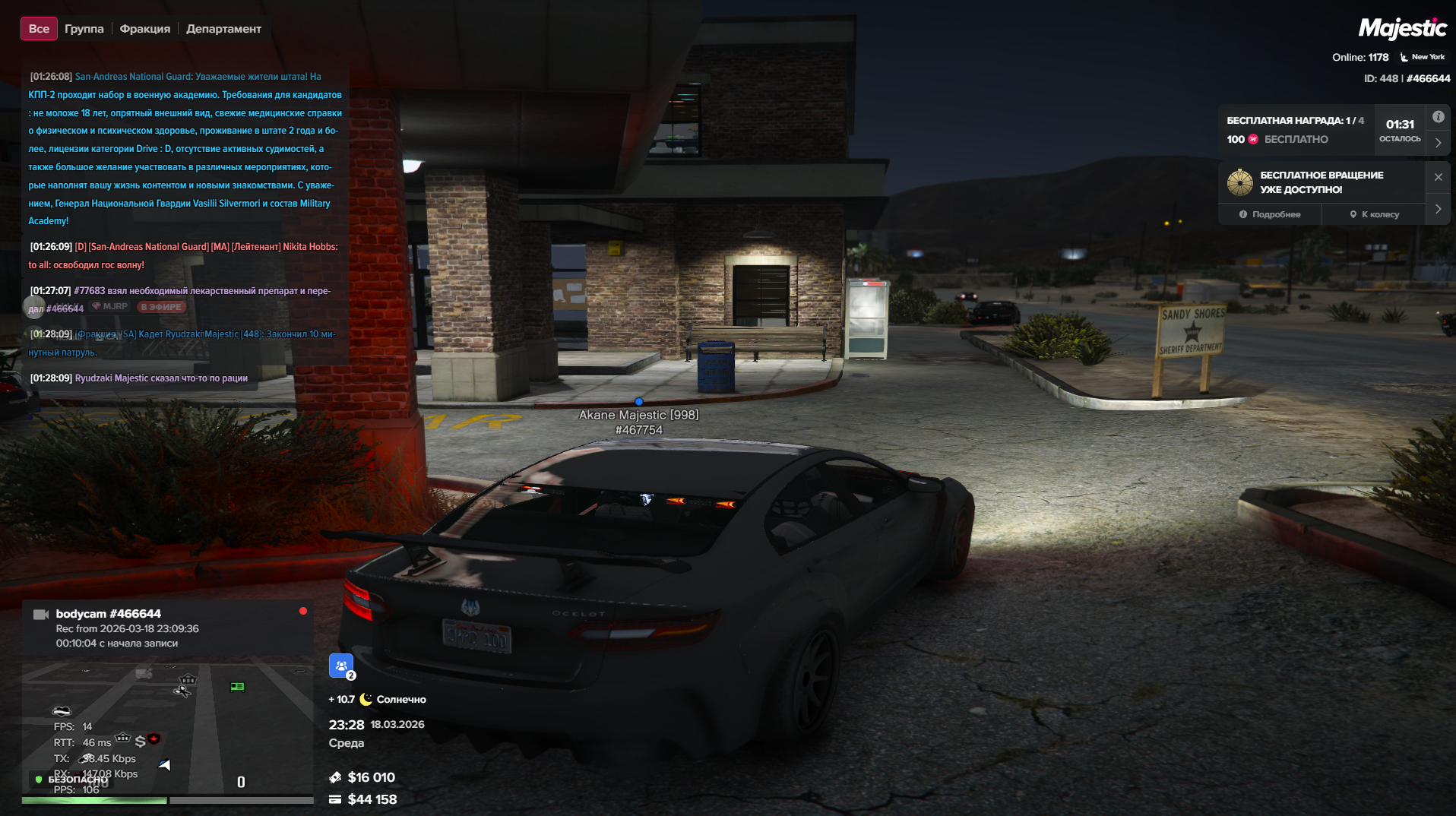The width and height of the screenshot is (1456, 816).
Task: Click the free reward banner
Action: coord(1296,130)
